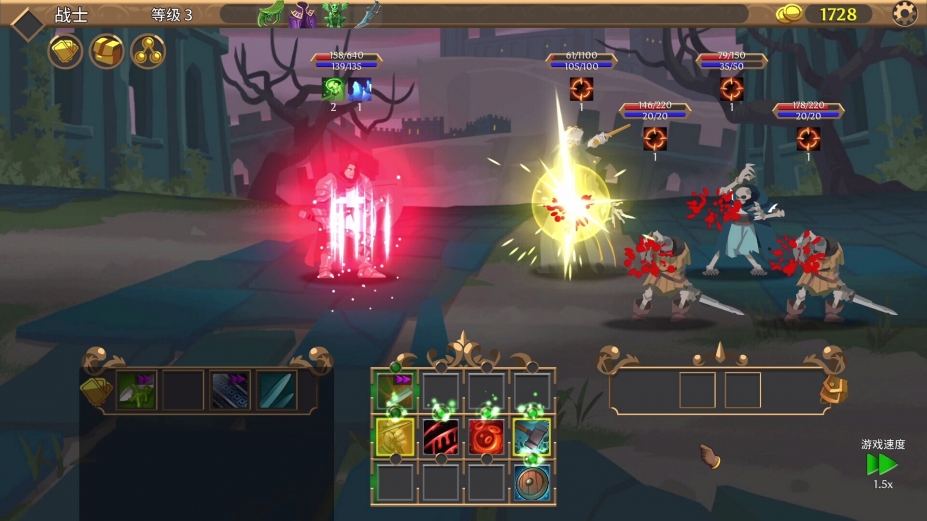
Task: Click the card stack icon beside hand
Action: click(x=95, y=391)
